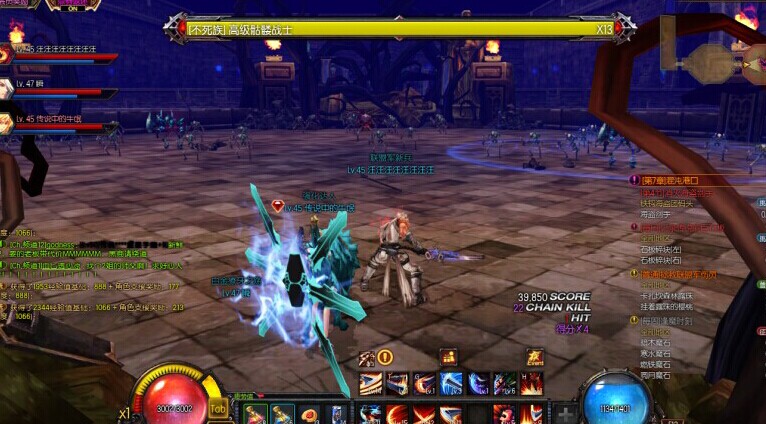Select the level 47 party member portrait
Viewport: 766px width, 424px height.
7,89
